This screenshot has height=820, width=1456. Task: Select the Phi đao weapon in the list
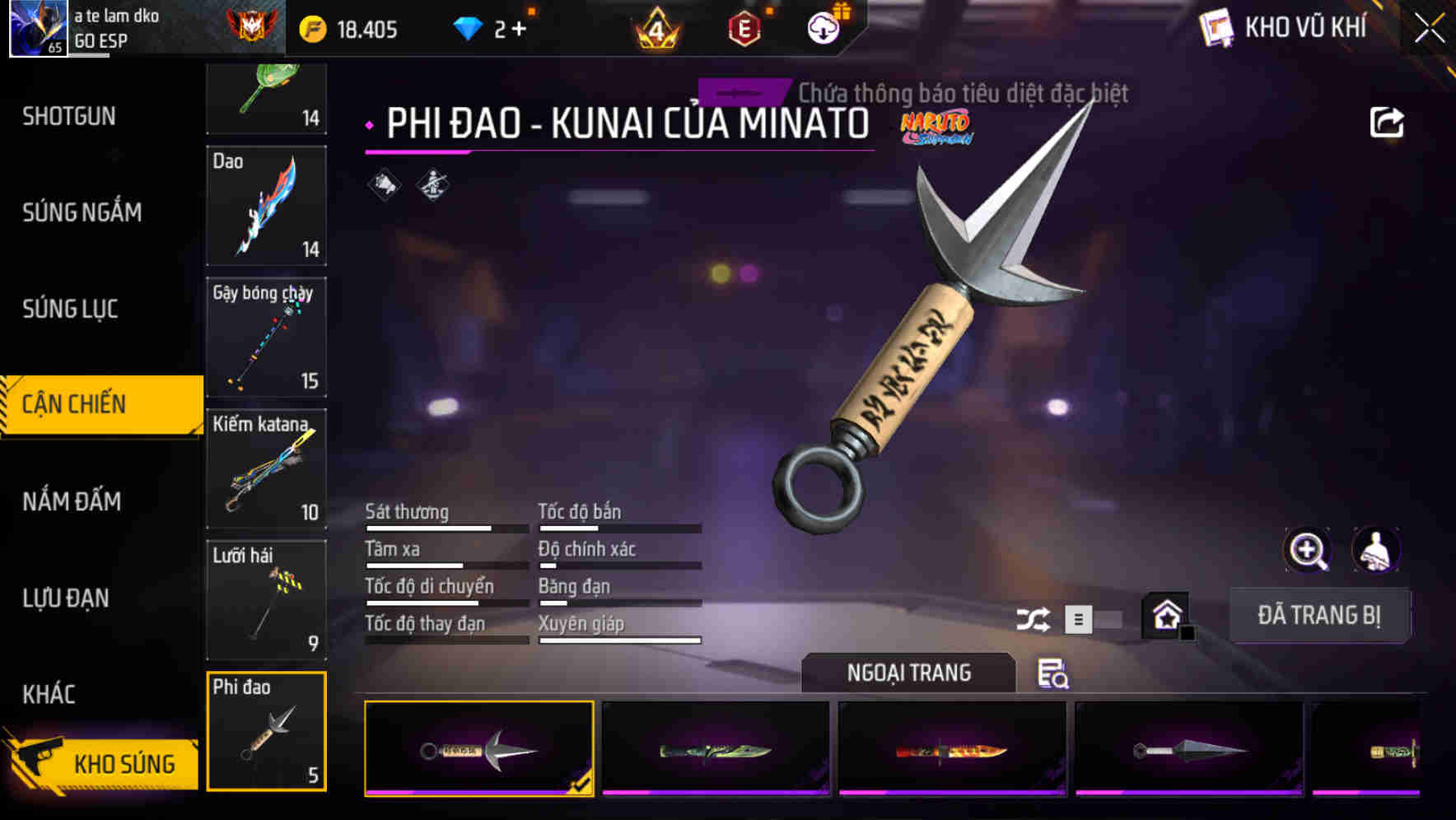click(x=265, y=729)
